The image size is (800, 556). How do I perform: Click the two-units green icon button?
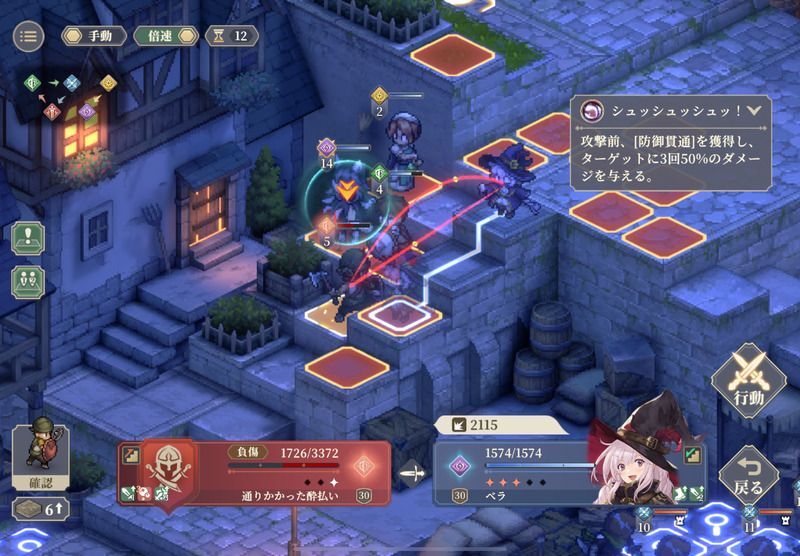coord(28,281)
